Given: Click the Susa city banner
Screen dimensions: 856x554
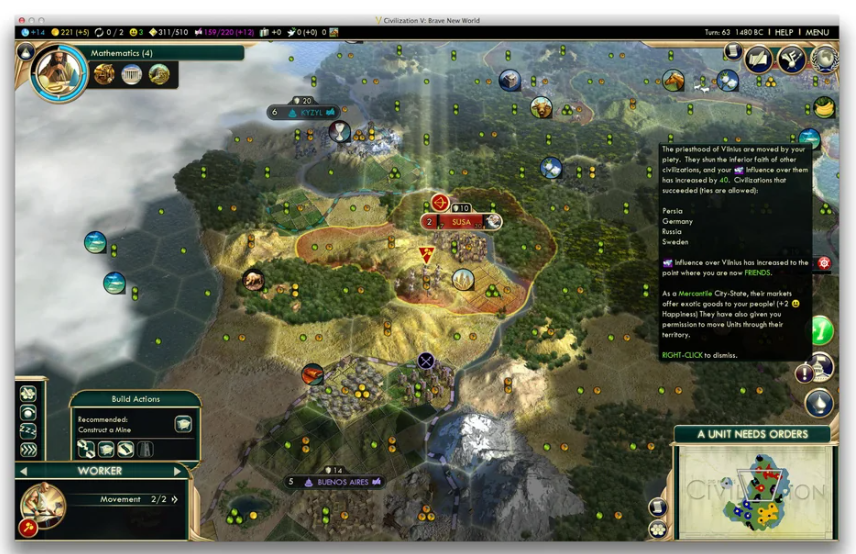Looking at the screenshot, I should pyautogui.click(x=461, y=221).
